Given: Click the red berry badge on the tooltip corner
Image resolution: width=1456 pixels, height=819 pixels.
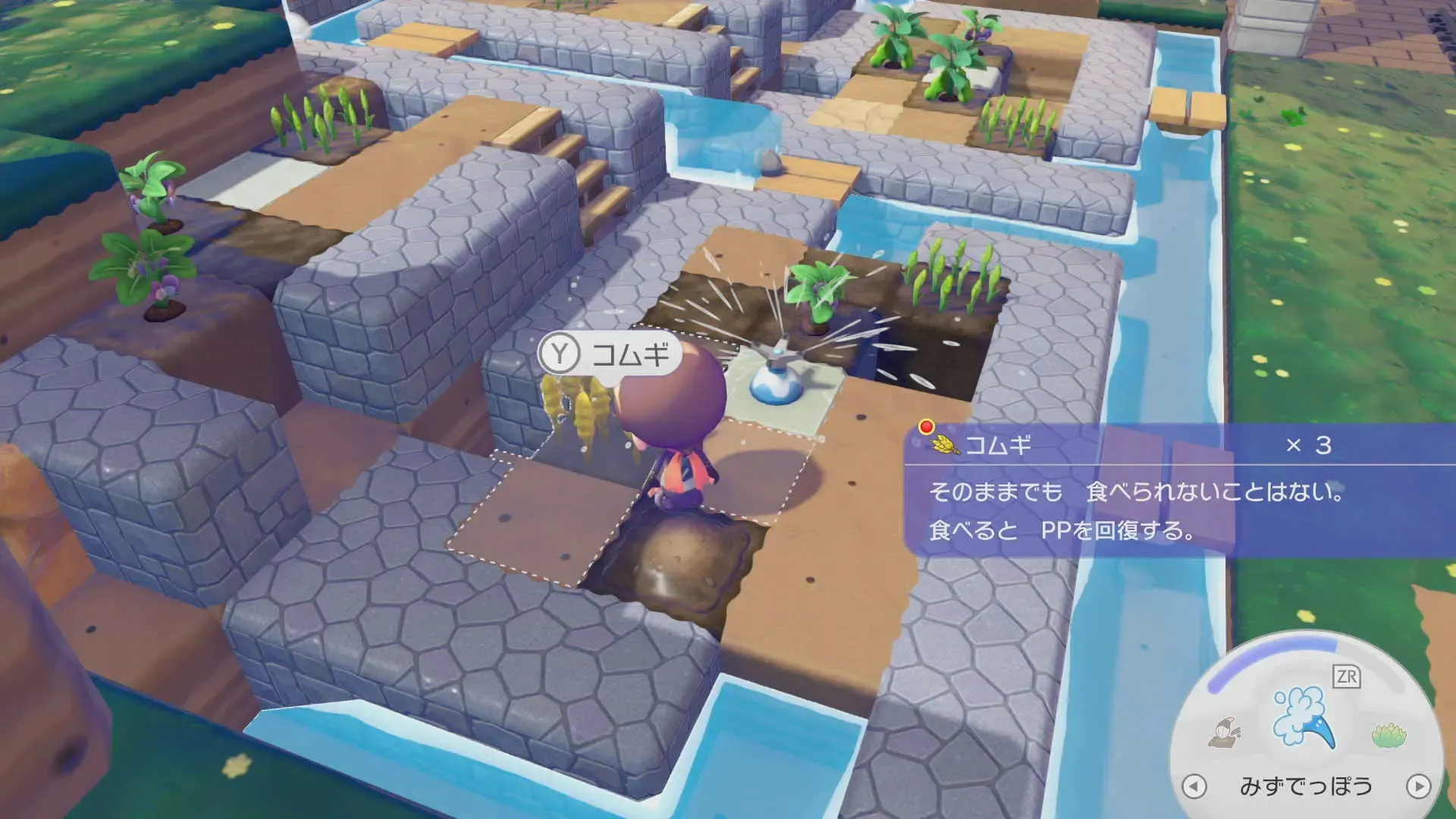Looking at the screenshot, I should point(925,427).
